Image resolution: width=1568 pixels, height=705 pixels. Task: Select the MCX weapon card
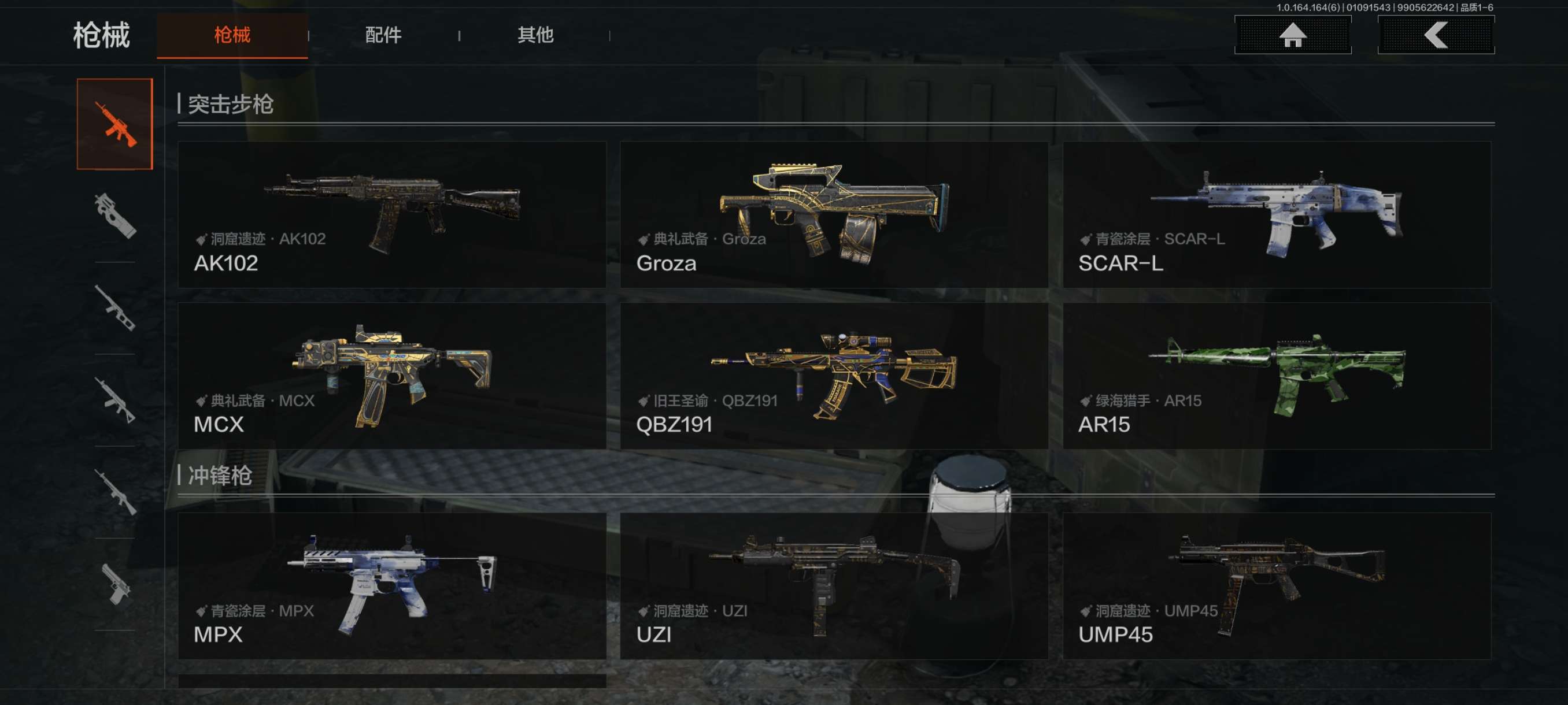(392, 376)
